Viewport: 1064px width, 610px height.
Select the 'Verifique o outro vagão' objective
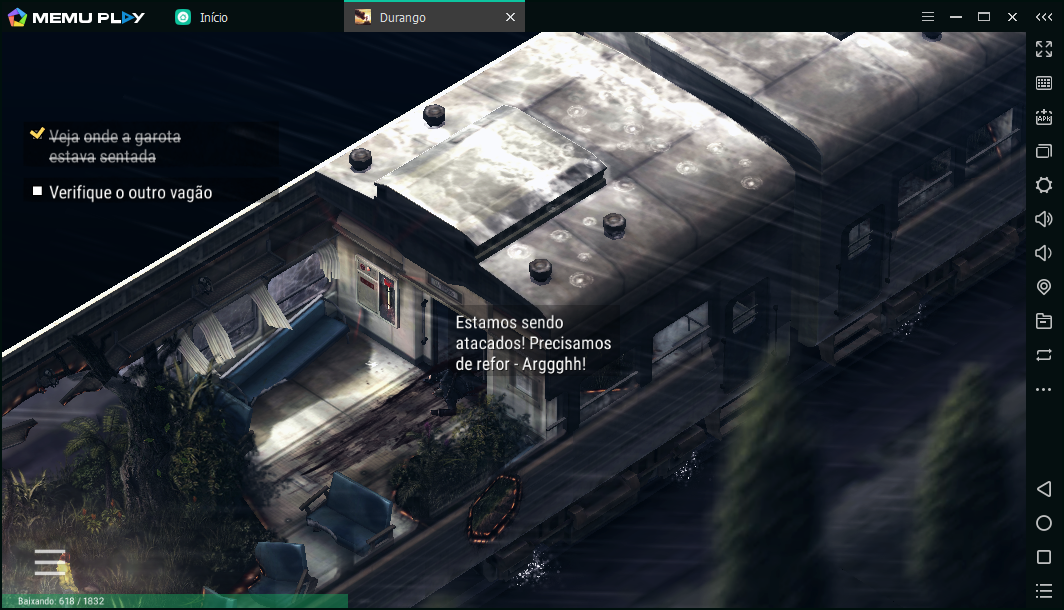point(130,192)
